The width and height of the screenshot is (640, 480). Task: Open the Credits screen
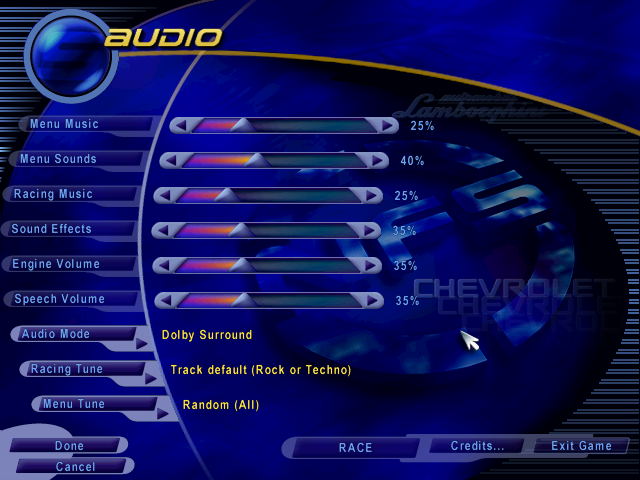[477, 446]
